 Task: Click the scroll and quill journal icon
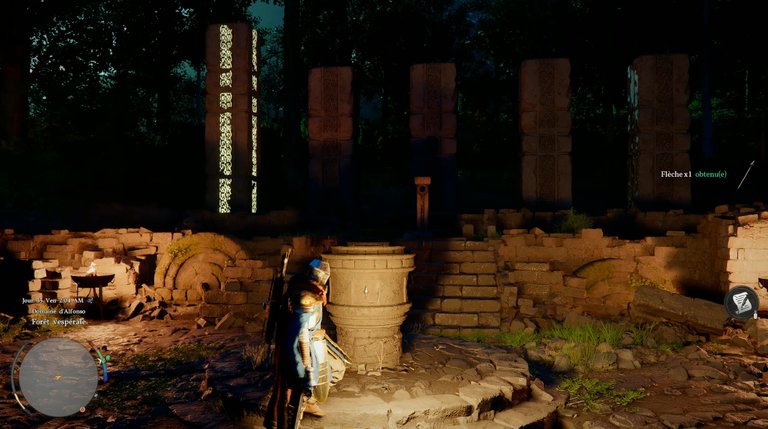(741, 302)
